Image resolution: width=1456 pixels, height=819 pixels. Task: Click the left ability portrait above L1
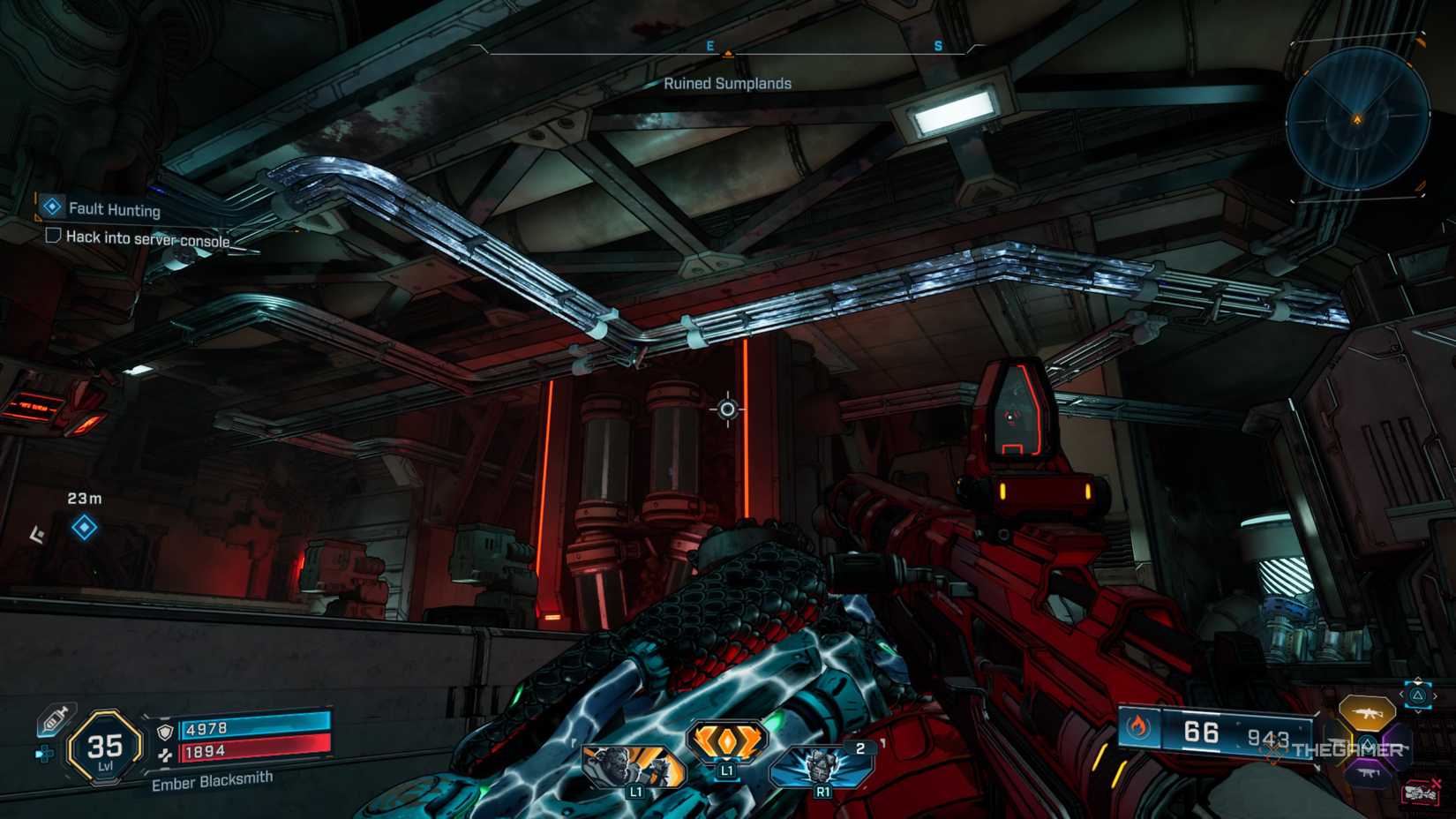[635, 764]
